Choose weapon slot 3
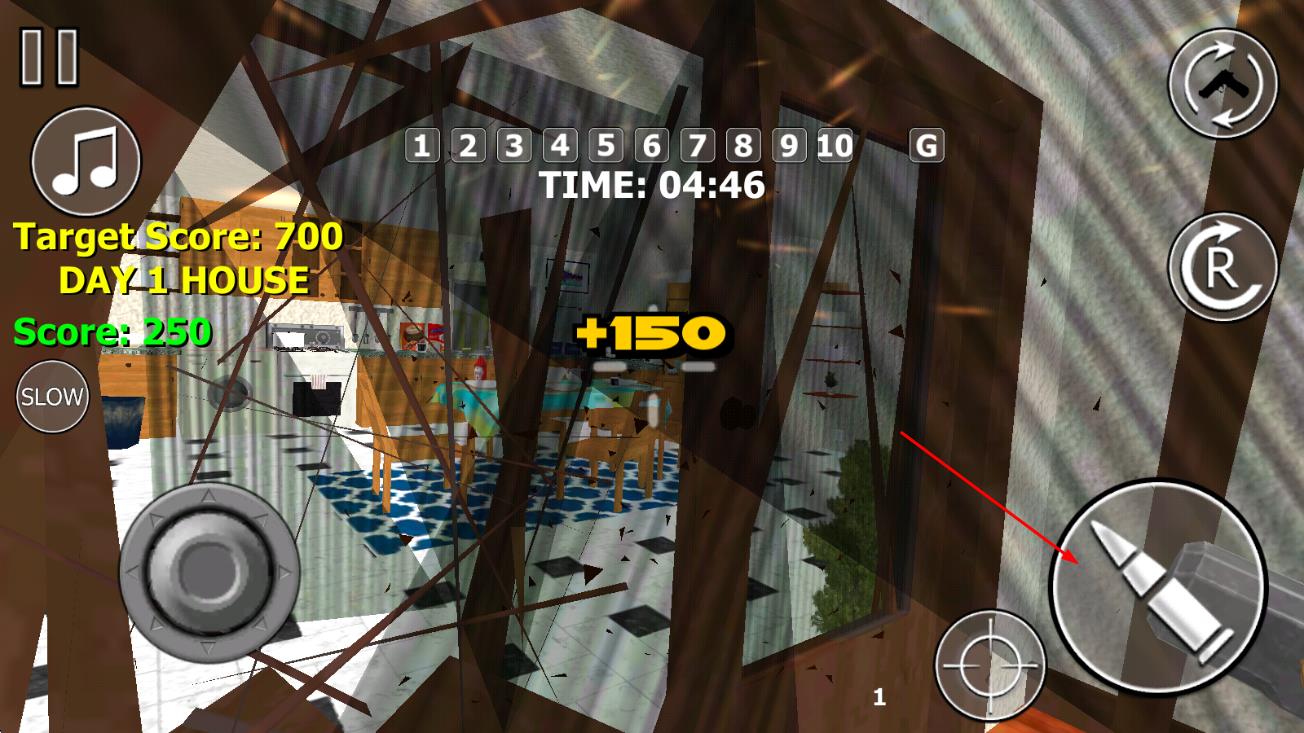 514,146
